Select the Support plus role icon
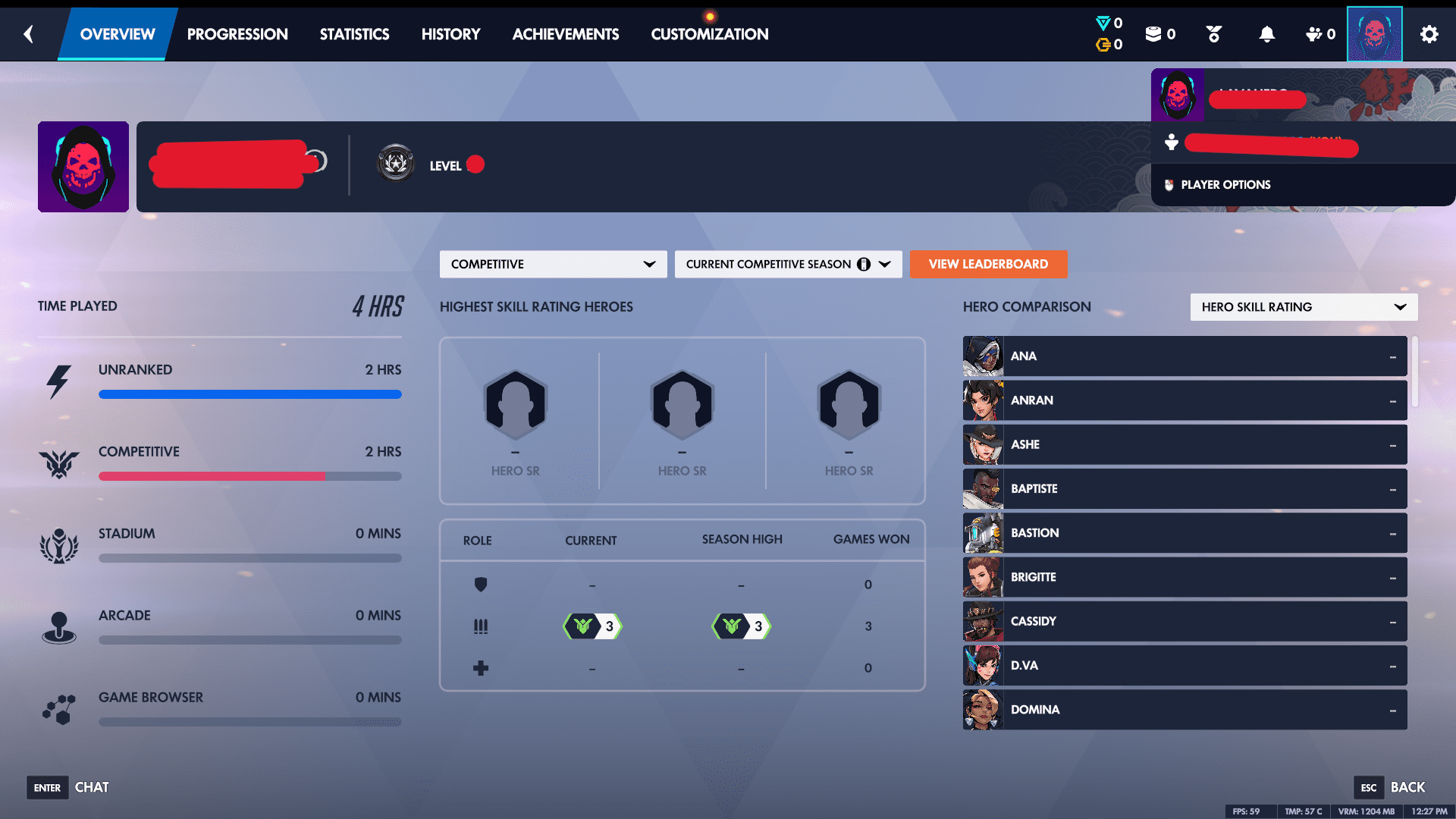Viewport: 1456px width, 819px height. 481,667
